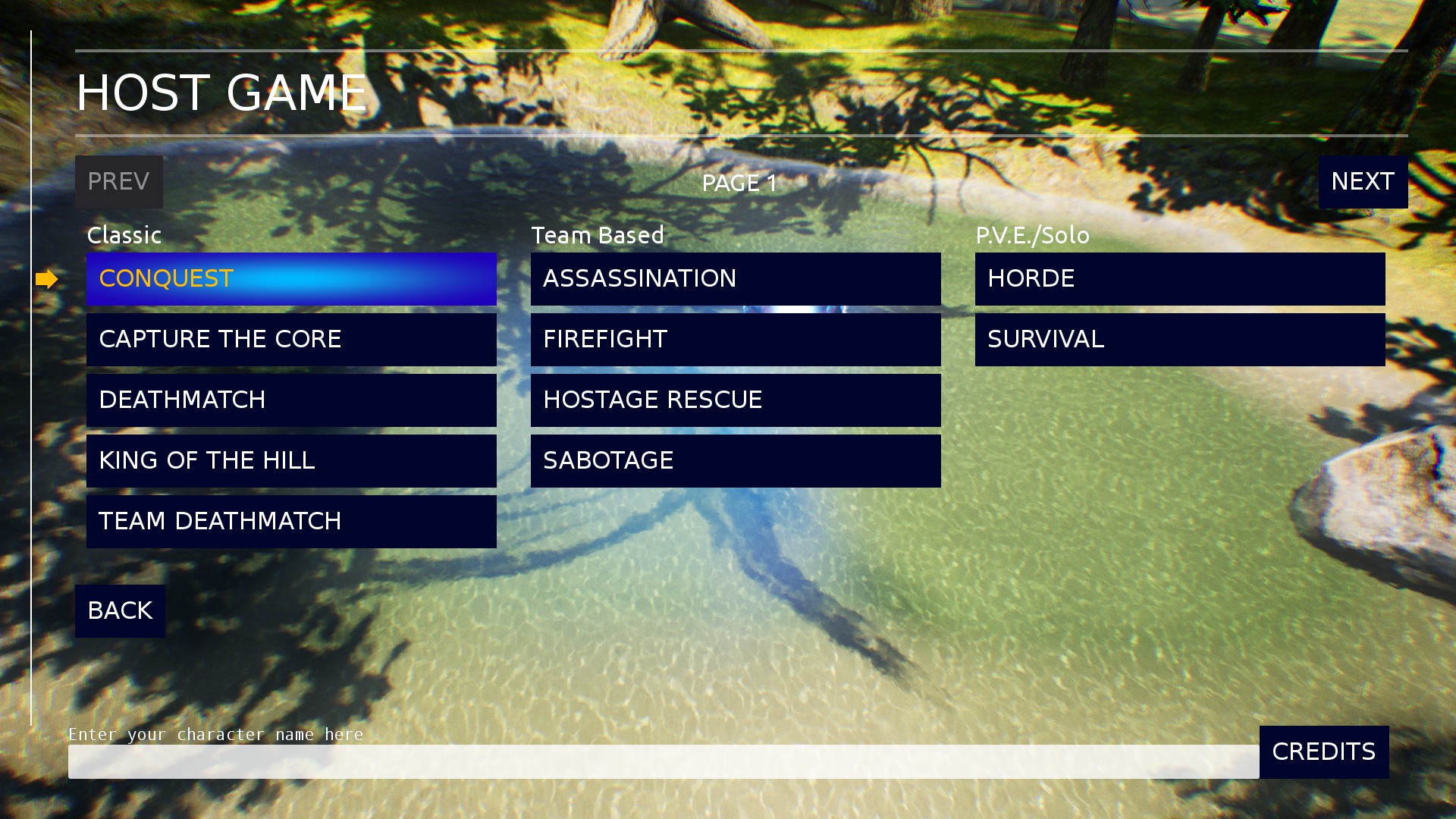The width and height of the screenshot is (1456, 819).
Task: Click the orange arrow indicator beside CONQUEST
Action: coord(47,279)
